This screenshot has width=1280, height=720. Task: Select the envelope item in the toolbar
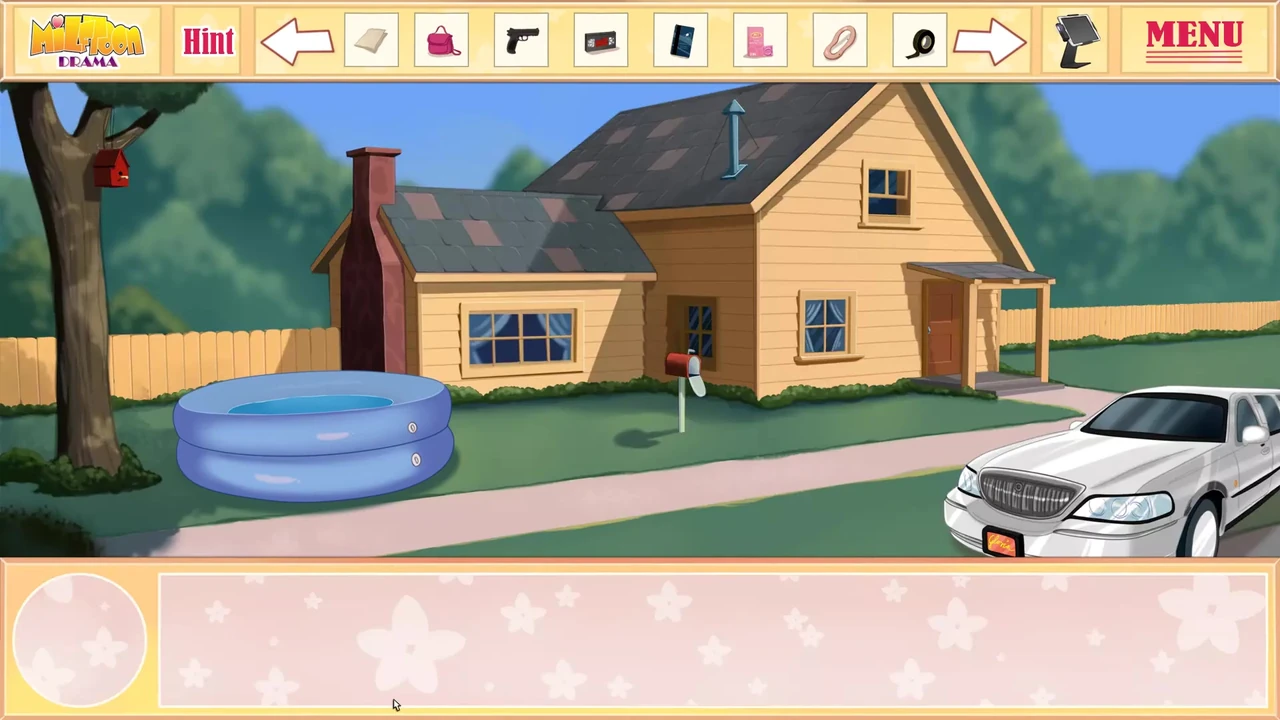371,40
